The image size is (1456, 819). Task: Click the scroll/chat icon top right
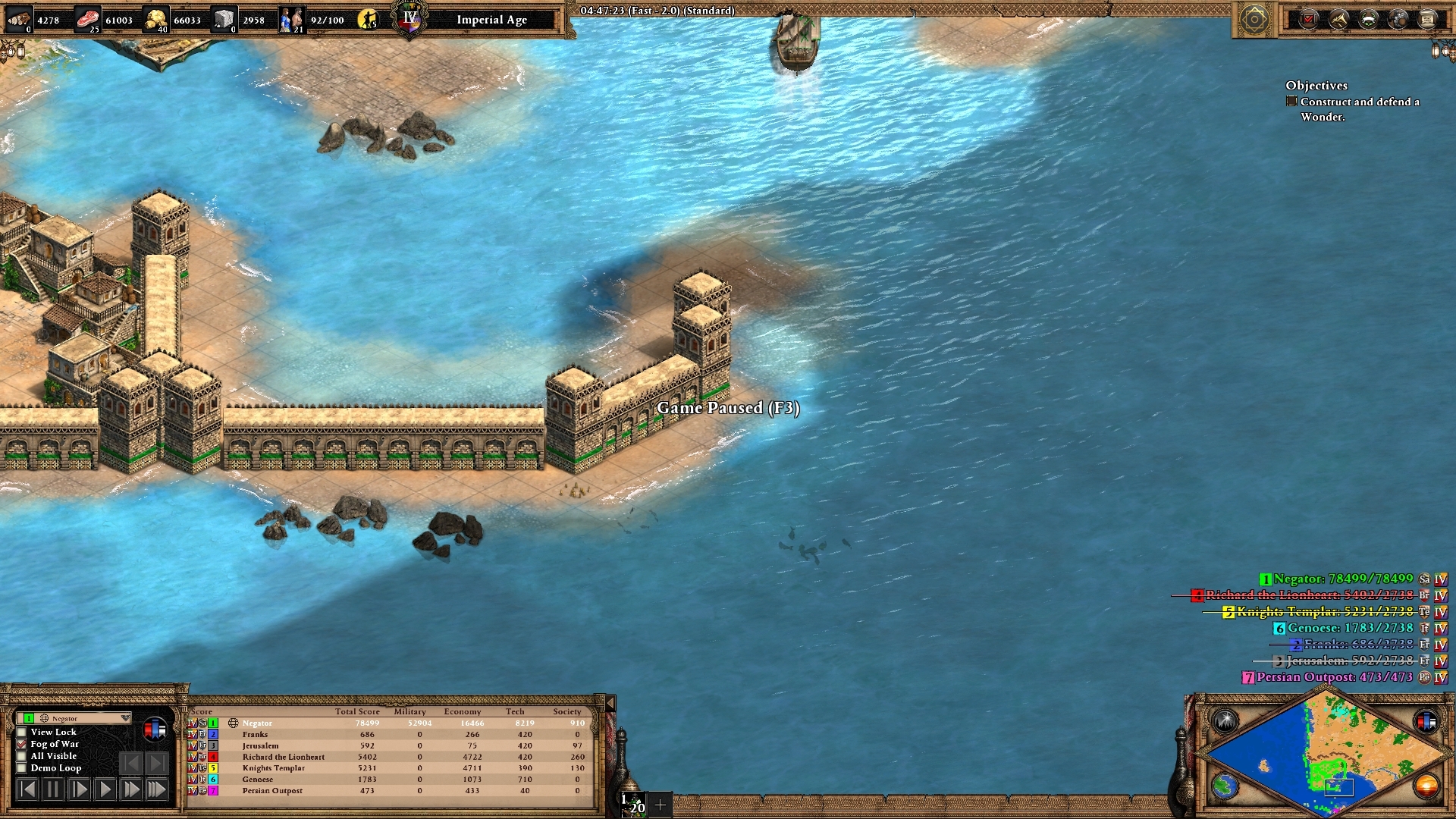[1428, 19]
